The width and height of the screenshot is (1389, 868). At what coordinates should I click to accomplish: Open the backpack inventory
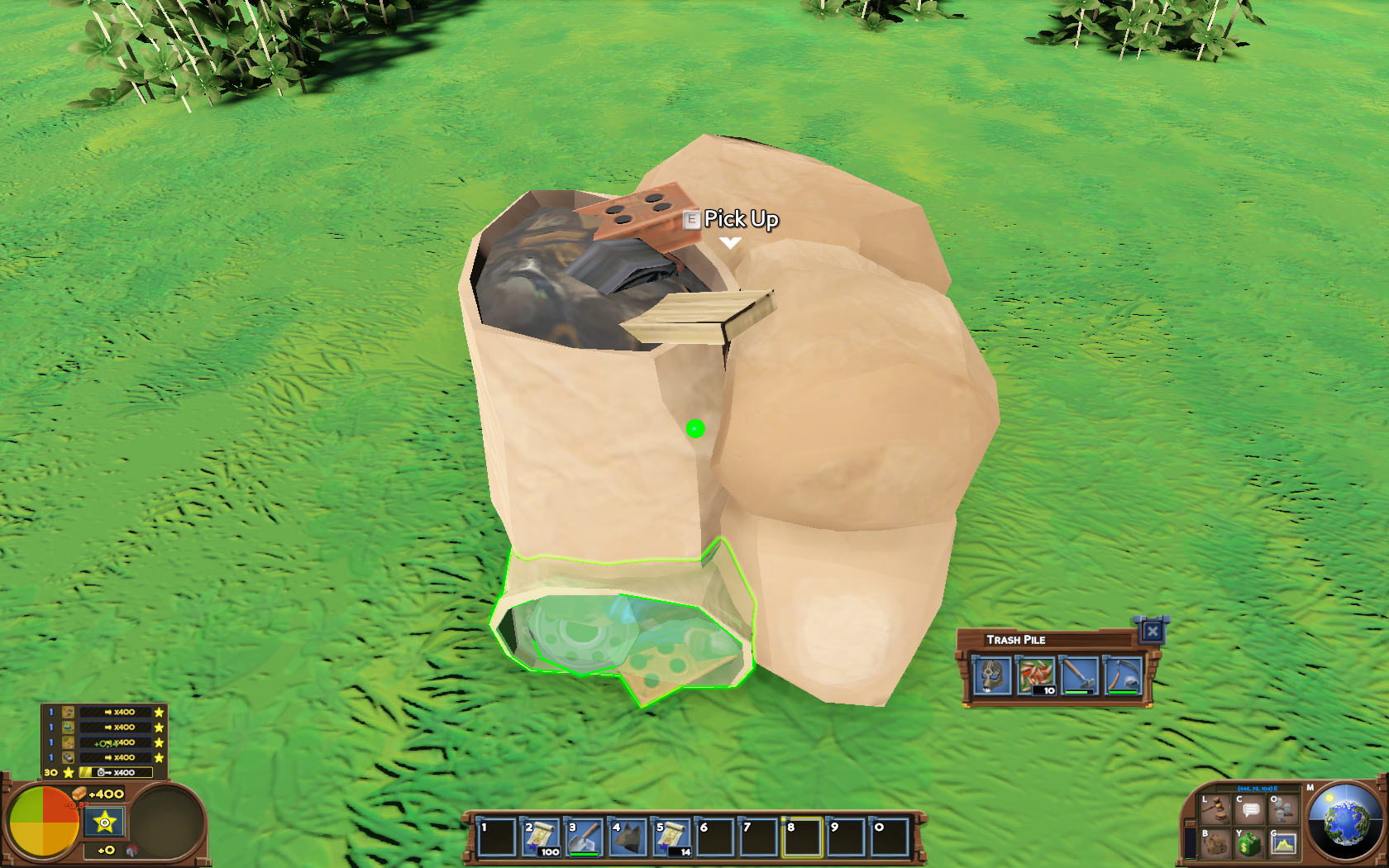click(x=1215, y=843)
